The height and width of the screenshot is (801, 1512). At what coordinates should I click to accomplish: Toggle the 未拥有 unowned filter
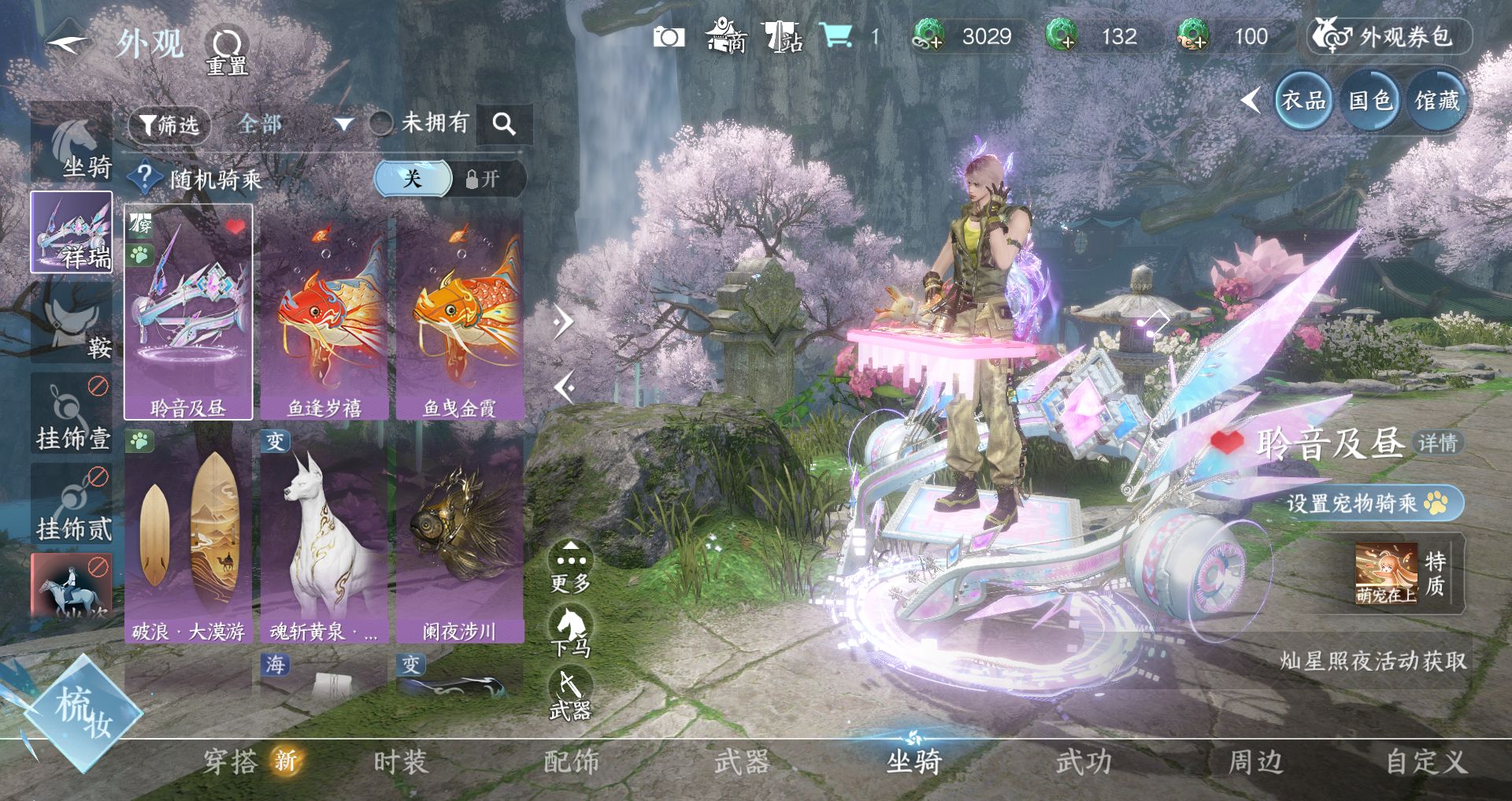pos(383,123)
